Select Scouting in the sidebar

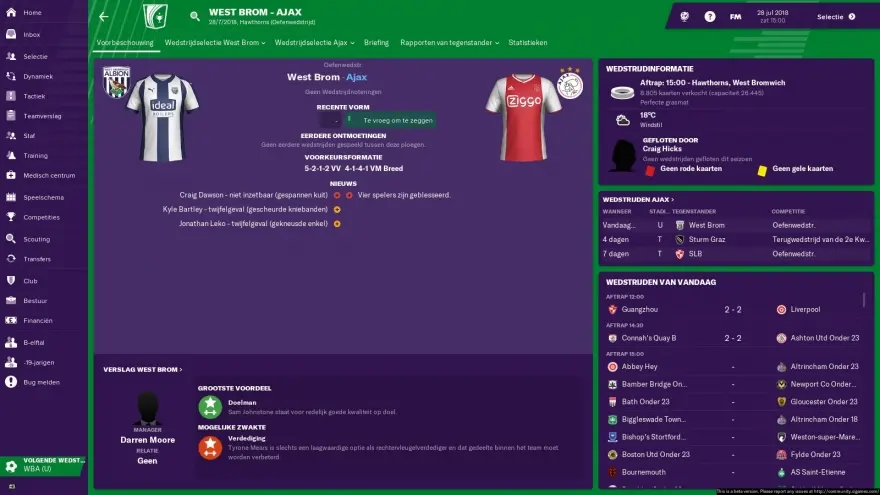[36, 238]
